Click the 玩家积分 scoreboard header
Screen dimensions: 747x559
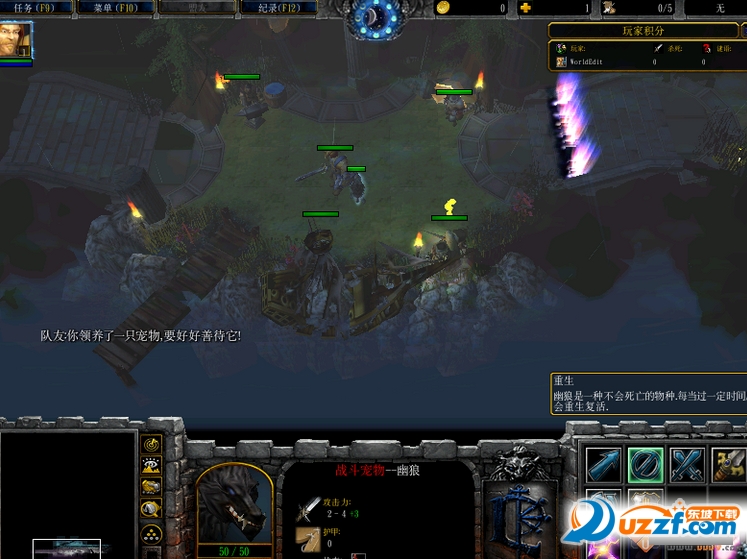643,31
